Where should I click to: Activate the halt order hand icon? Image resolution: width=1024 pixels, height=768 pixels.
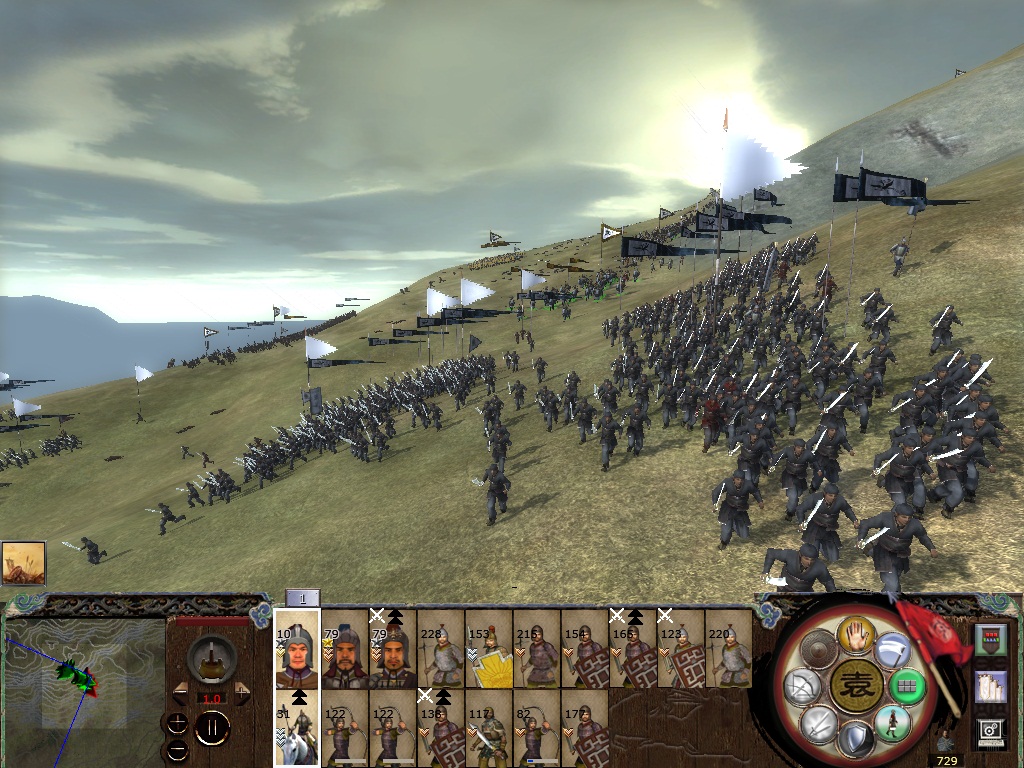pos(856,632)
